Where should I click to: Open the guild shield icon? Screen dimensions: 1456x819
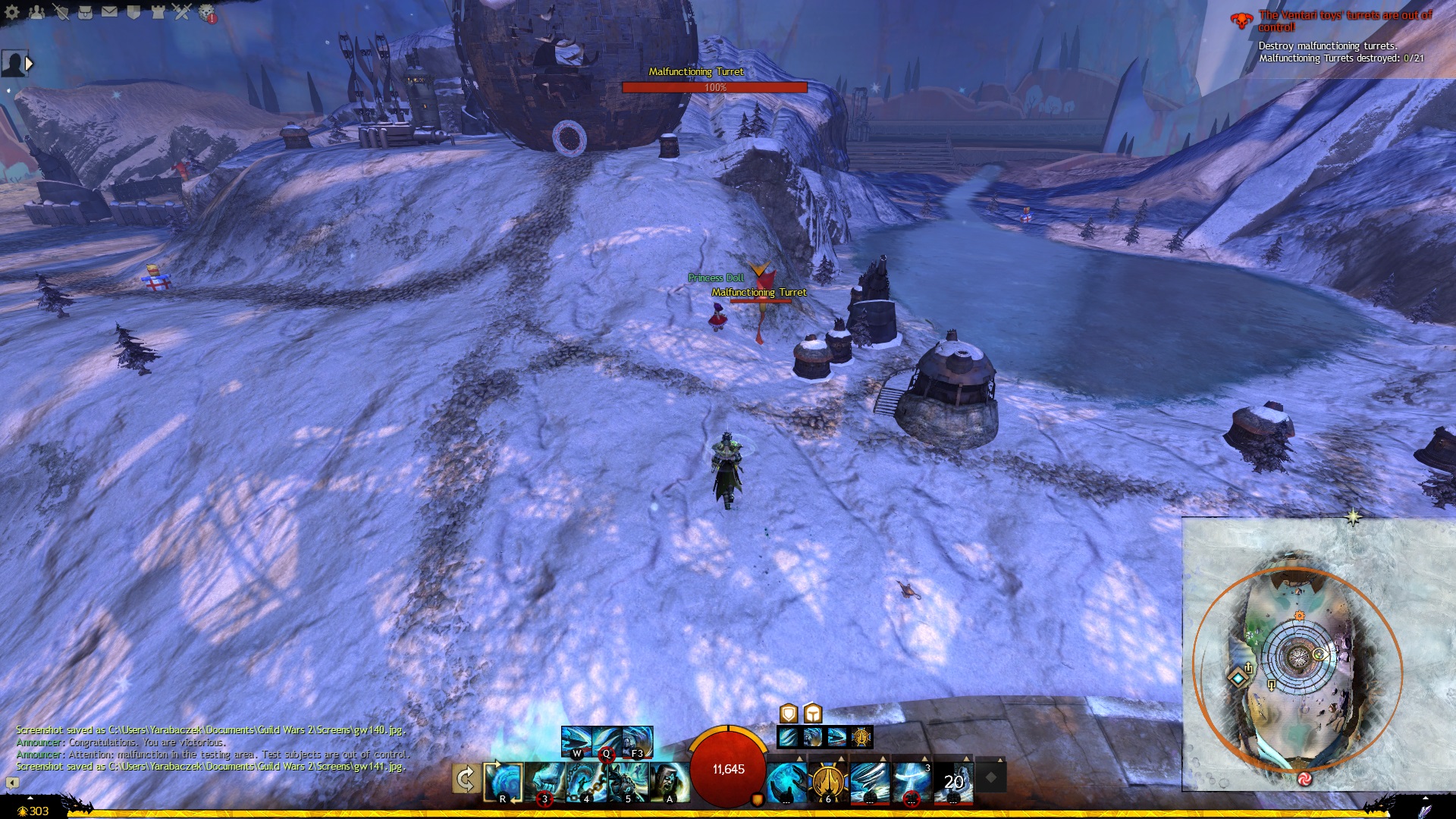click(133, 12)
